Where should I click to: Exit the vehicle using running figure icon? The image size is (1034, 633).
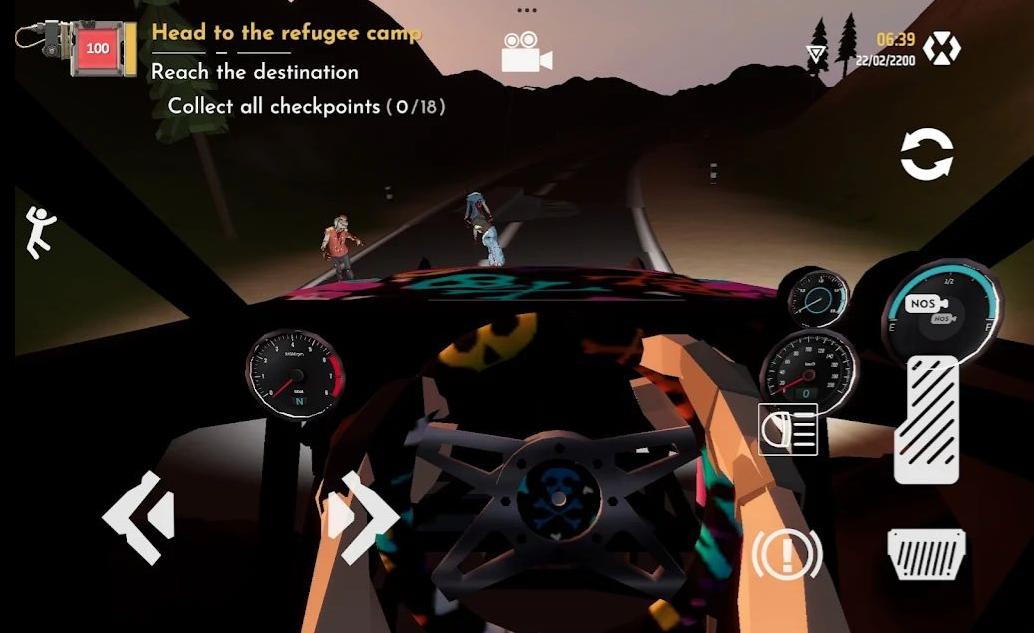click(x=41, y=232)
